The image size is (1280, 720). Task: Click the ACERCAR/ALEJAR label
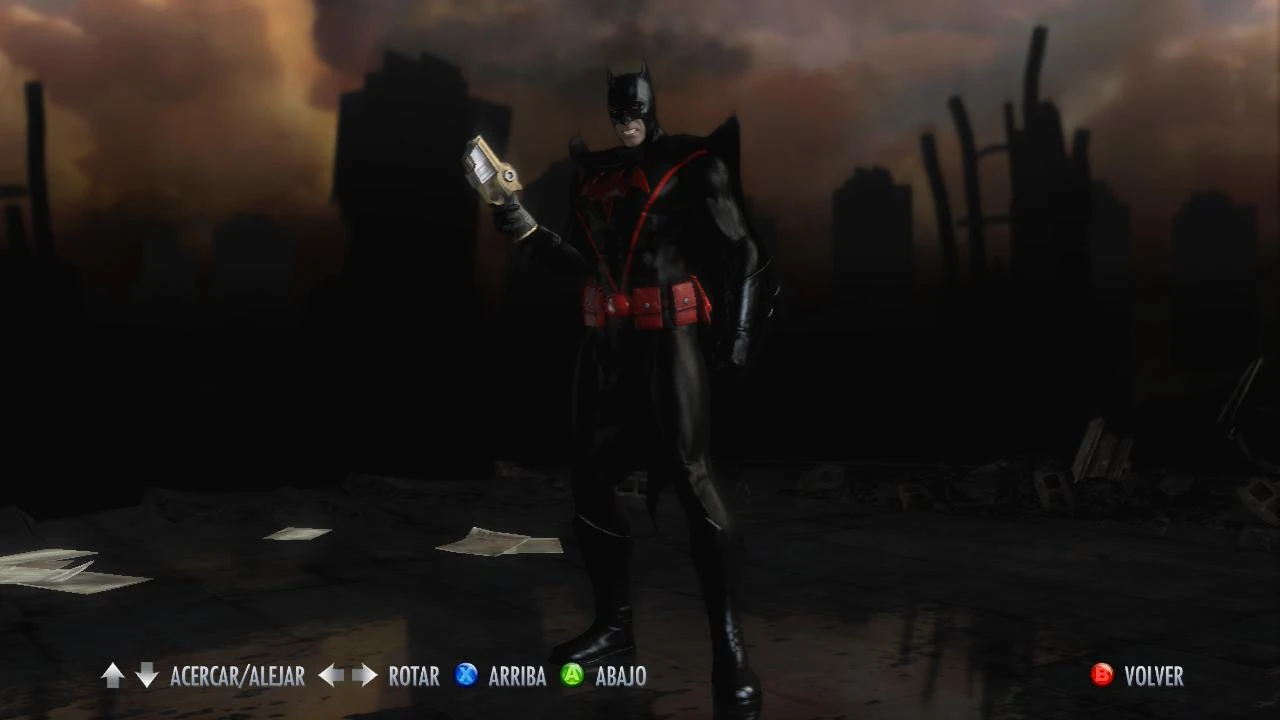point(237,676)
